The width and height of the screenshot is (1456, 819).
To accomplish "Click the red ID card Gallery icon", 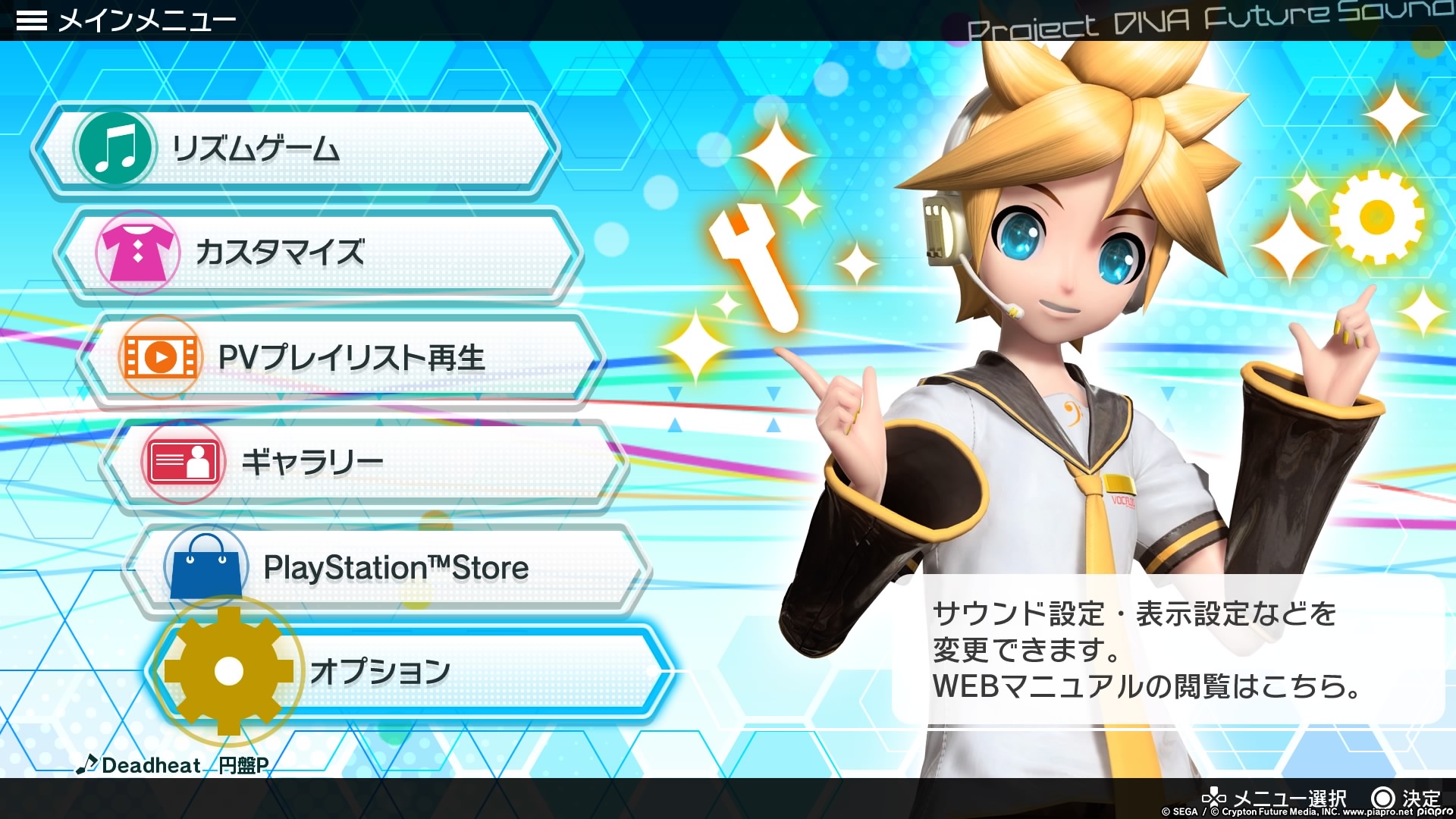I will tap(184, 462).
